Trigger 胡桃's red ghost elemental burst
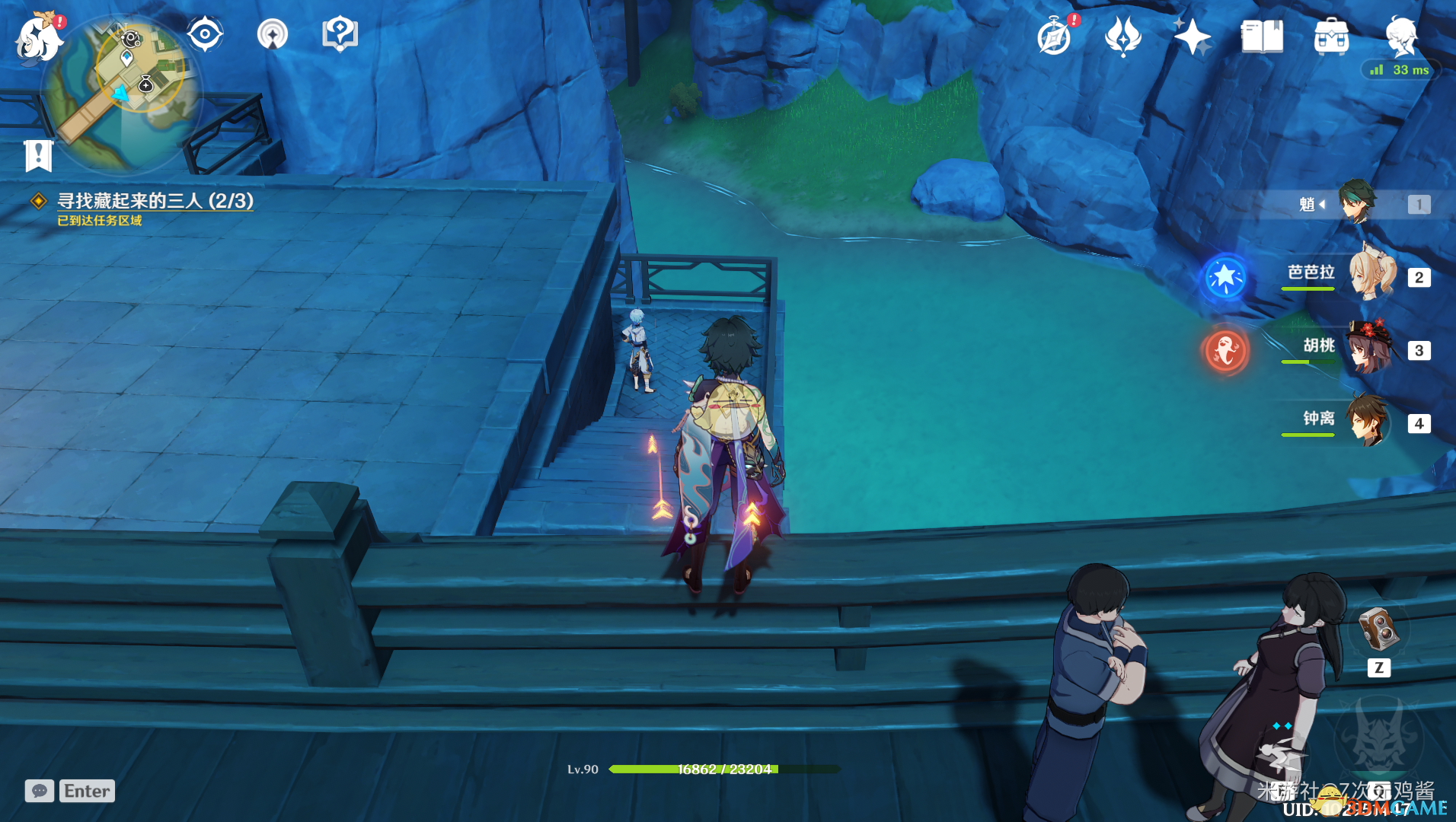Screen dimensions: 1456x822 click(x=1225, y=350)
